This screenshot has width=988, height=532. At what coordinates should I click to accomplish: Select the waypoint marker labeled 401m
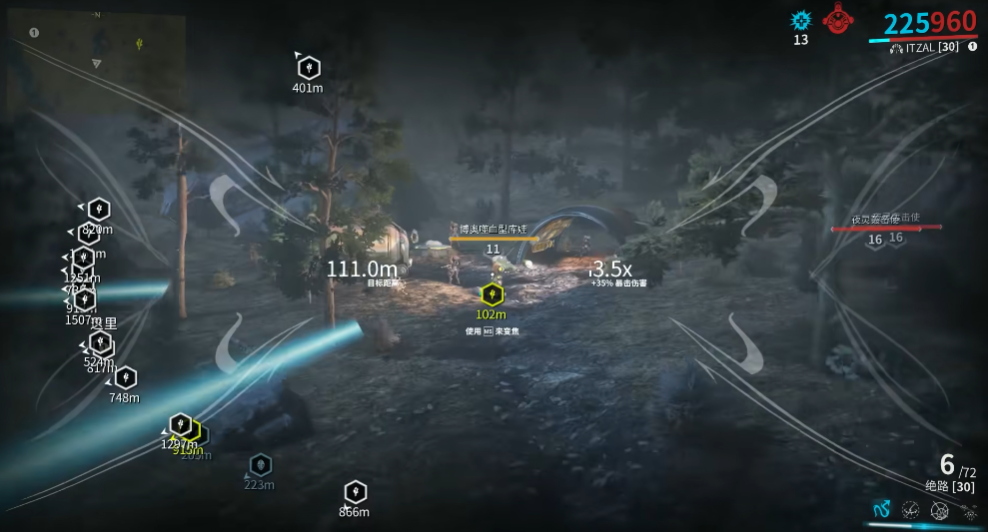coord(308,67)
